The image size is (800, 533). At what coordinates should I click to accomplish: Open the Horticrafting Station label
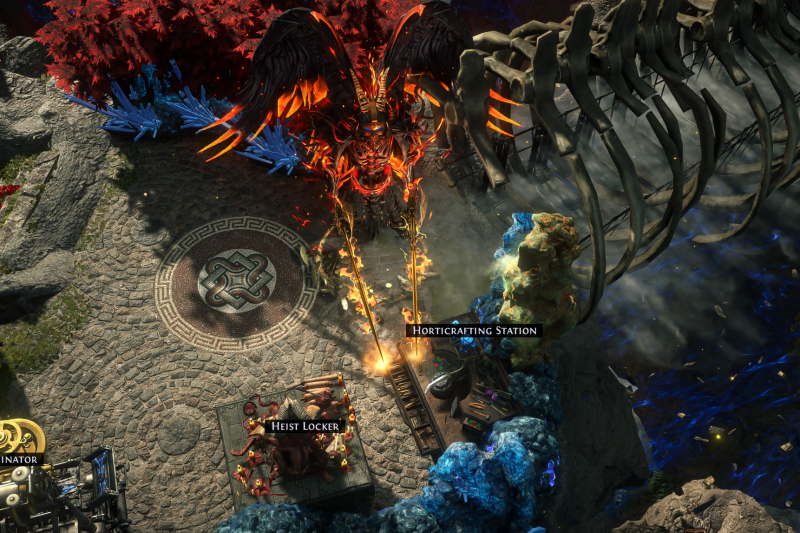pyautogui.click(x=474, y=330)
